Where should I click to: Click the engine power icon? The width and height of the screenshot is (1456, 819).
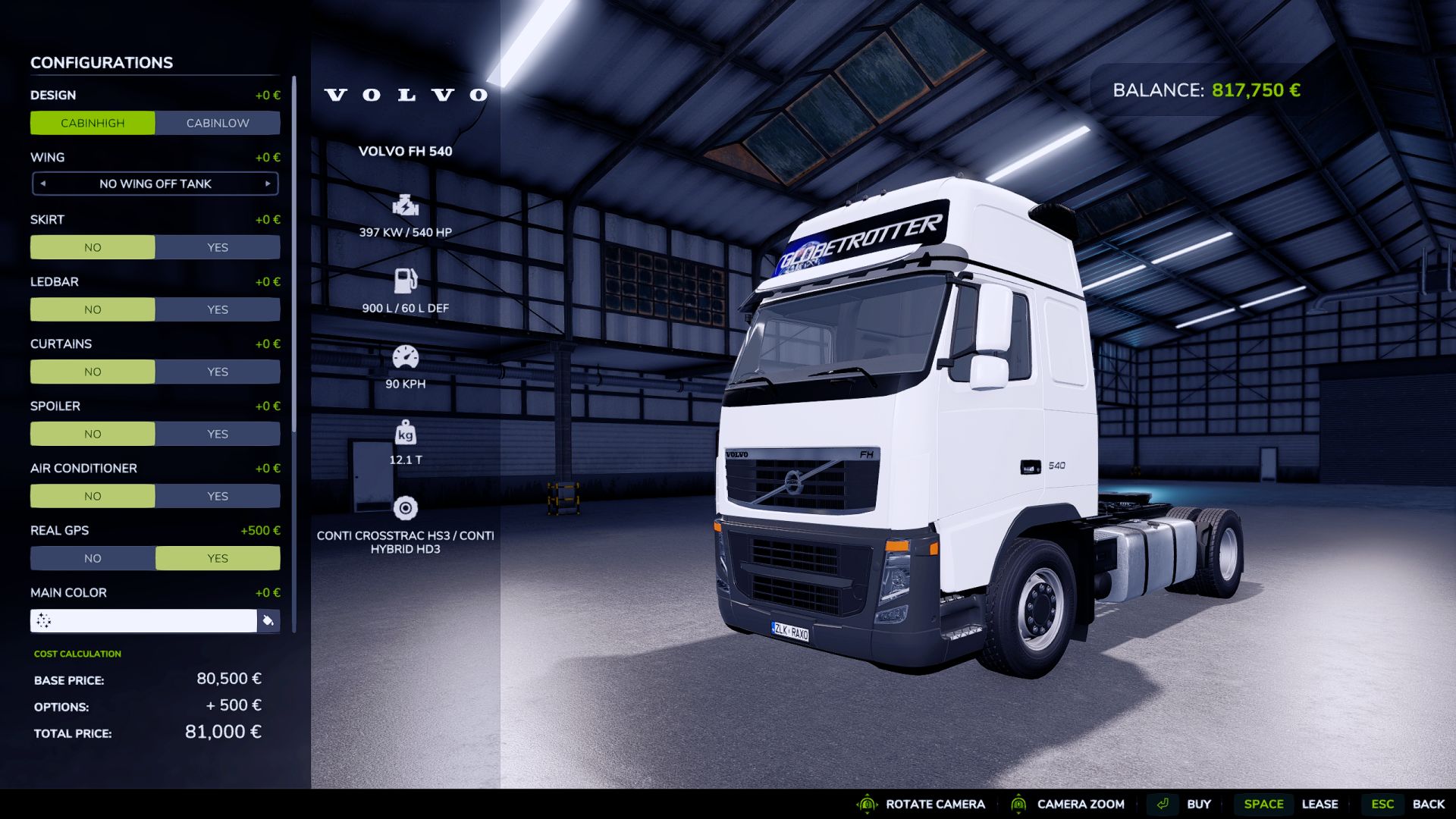coord(405,205)
